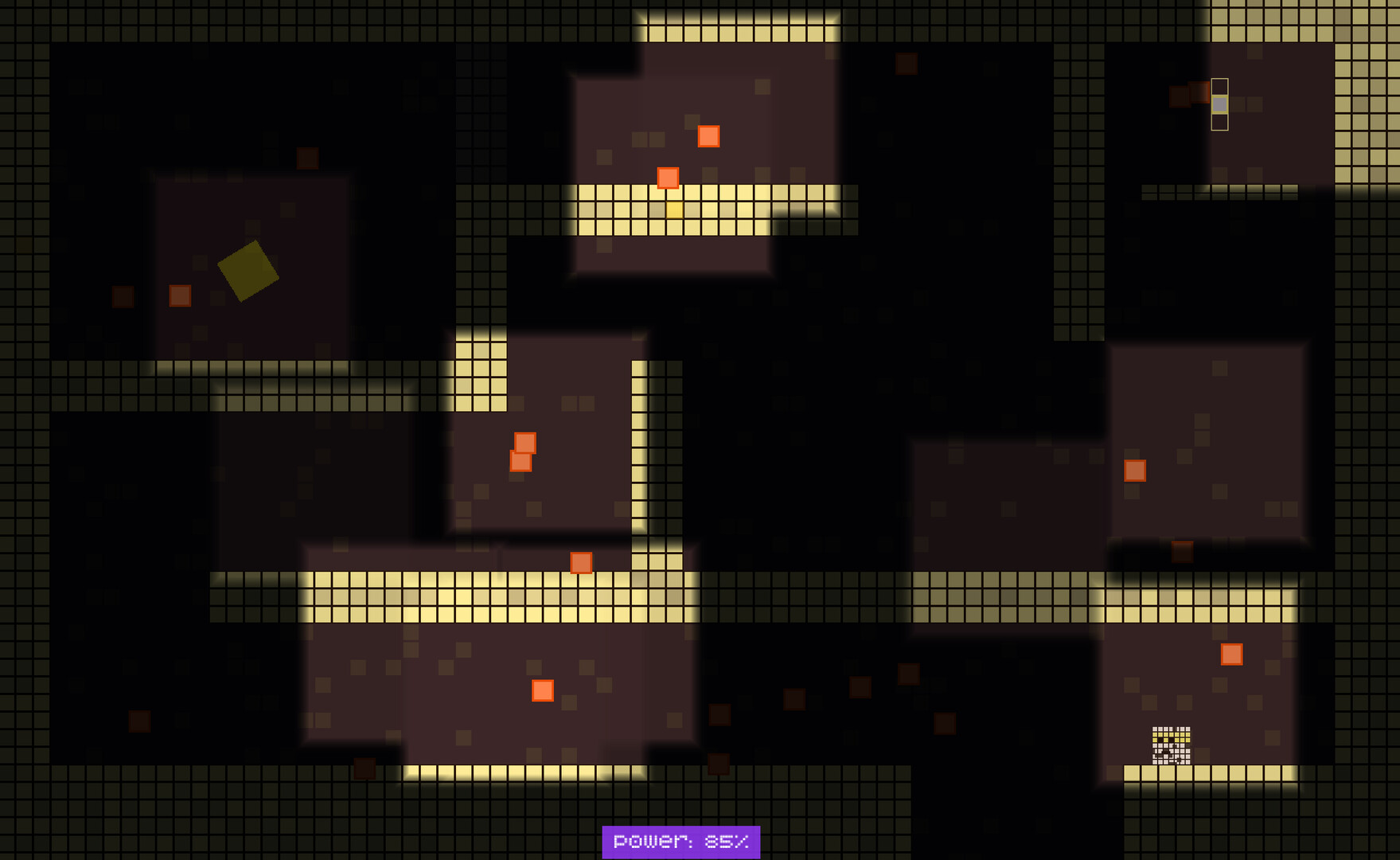Click the lower orange square in the top-center room
1400x860 pixels.
[669, 177]
